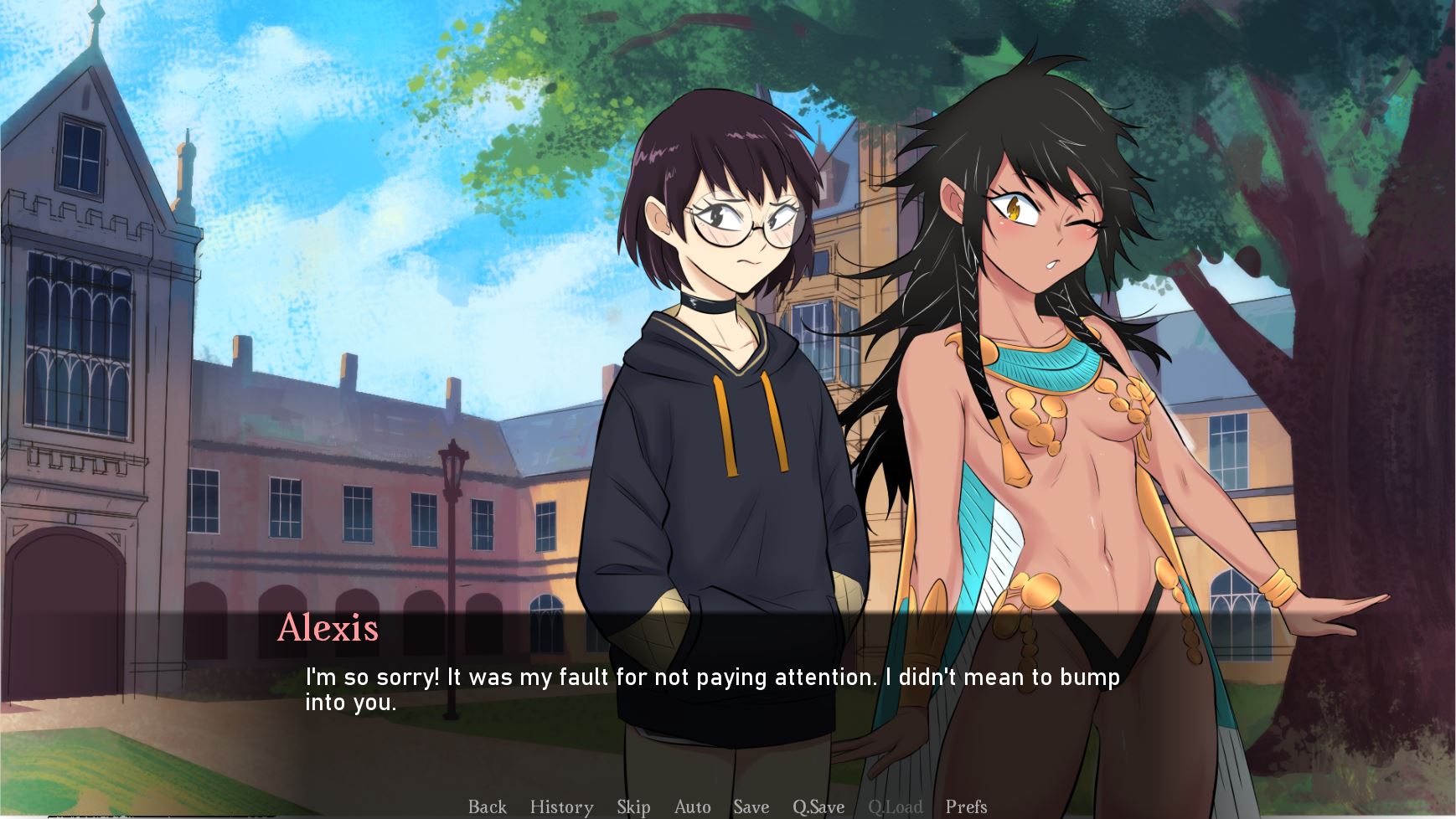Activate Skip mode

click(633, 806)
